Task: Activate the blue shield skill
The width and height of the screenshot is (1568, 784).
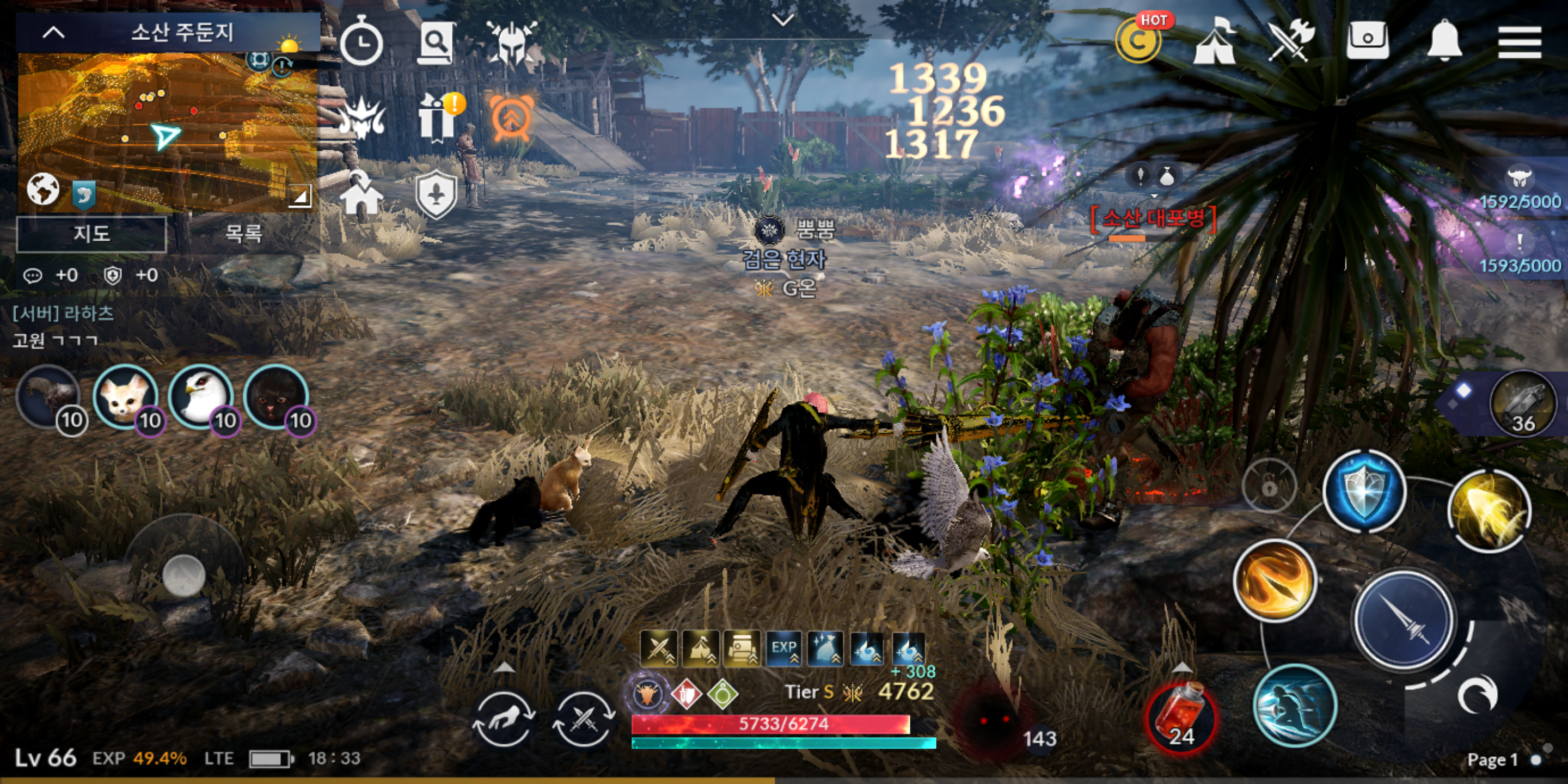Action: coord(1365,492)
